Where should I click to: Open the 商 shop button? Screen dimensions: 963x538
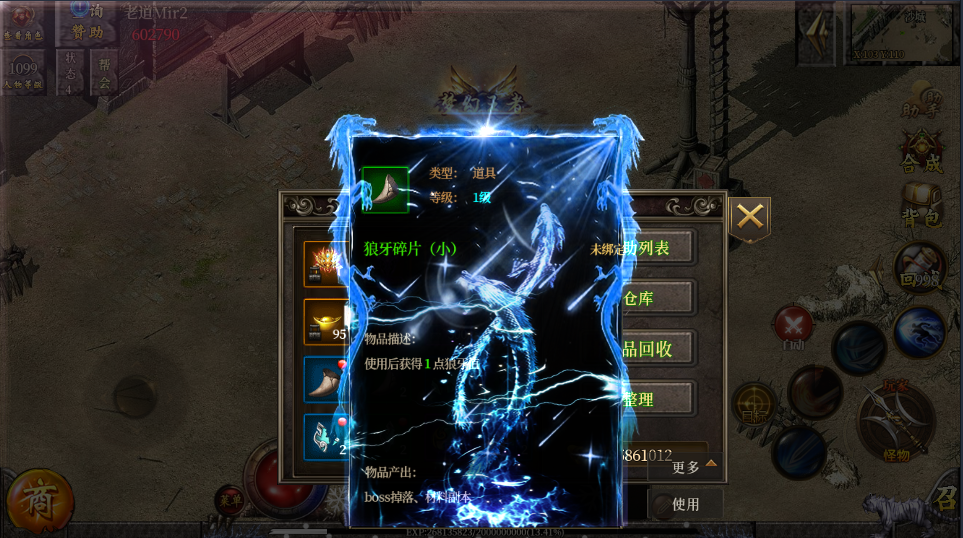pos(39,499)
